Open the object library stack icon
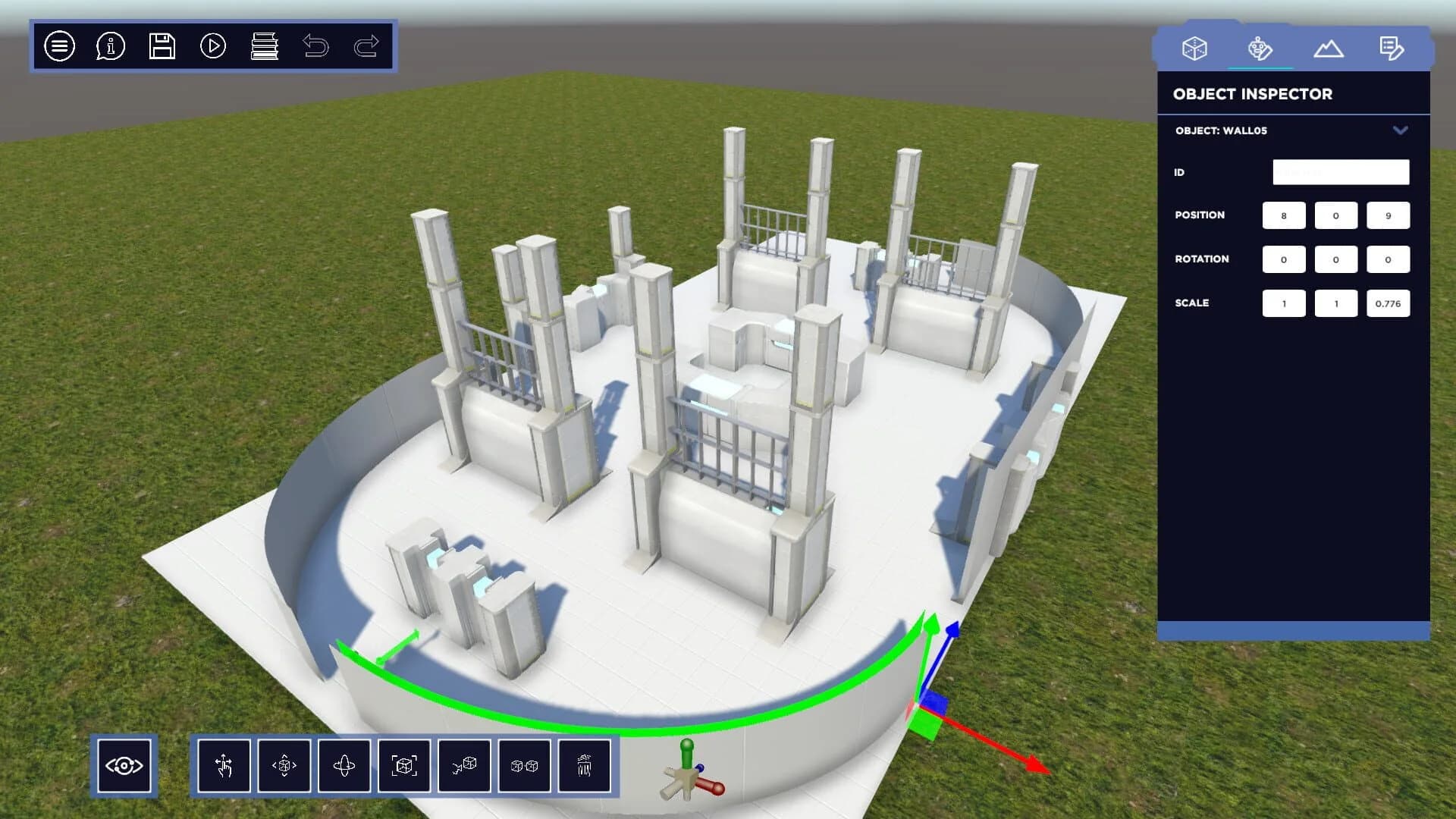 [265, 47]
